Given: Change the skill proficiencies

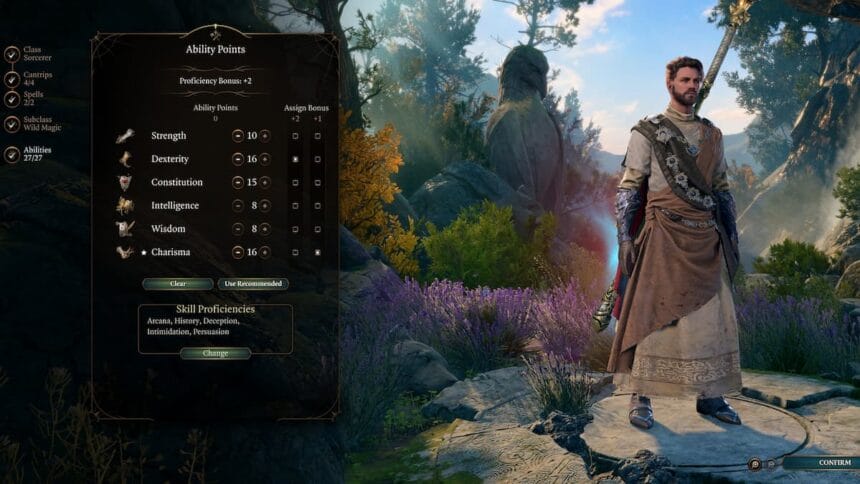Looking at the screenshot, I should [215, 353].
